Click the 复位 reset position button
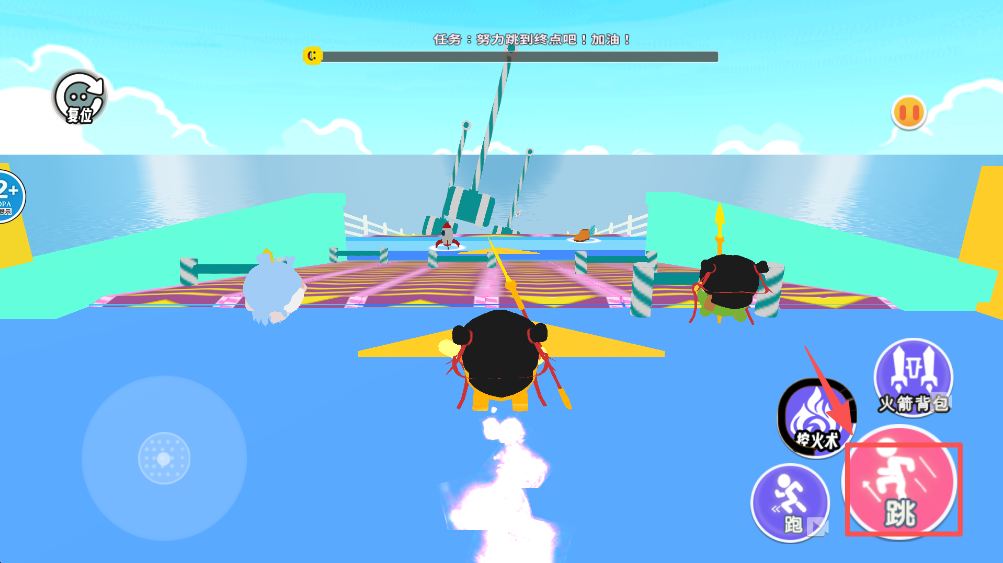The height and width of the screenshot is (563, 1003). pyautogui.click(x=80, y=98)
